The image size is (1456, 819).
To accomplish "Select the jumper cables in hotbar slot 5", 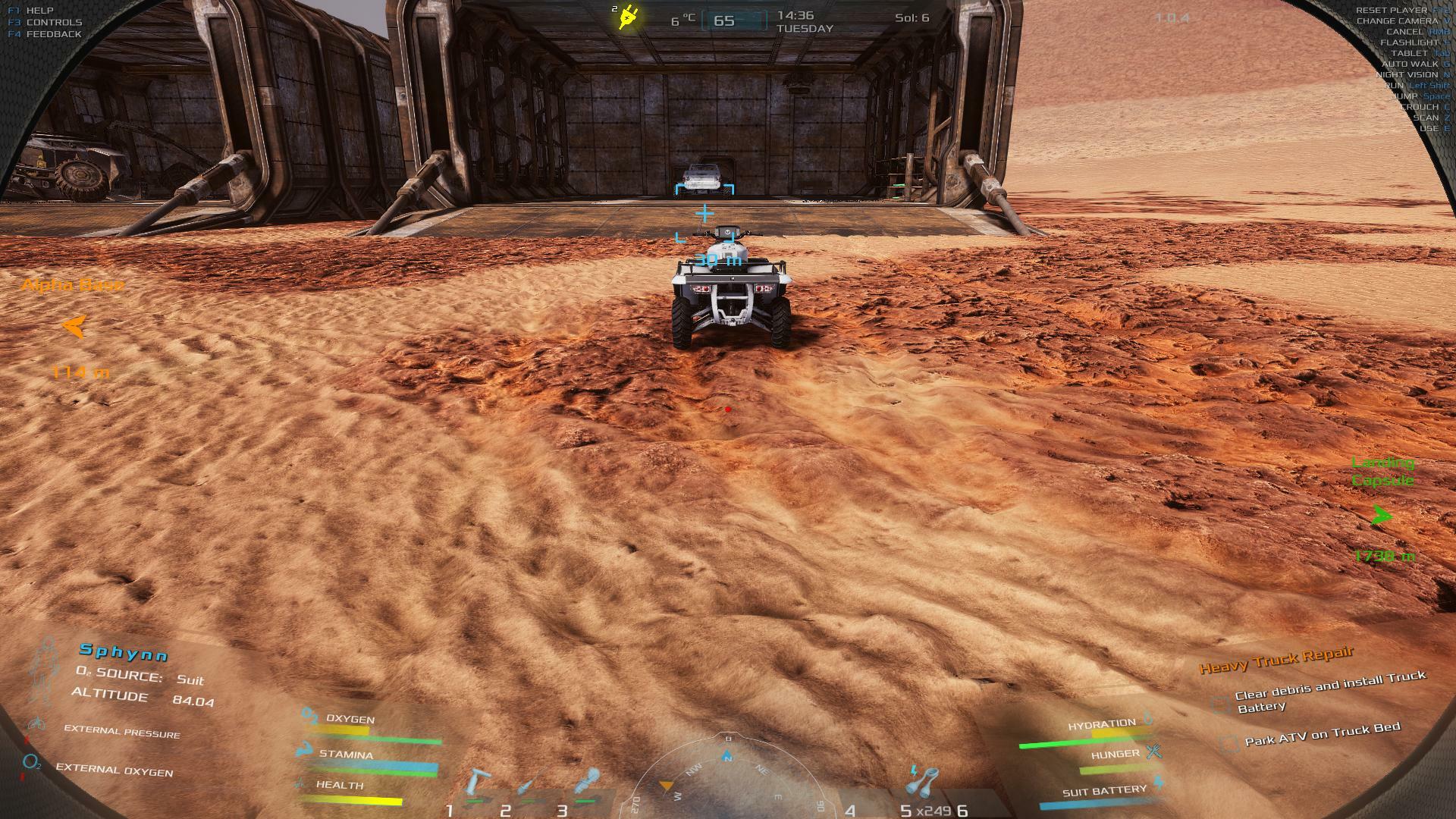I will coord(924,781).
